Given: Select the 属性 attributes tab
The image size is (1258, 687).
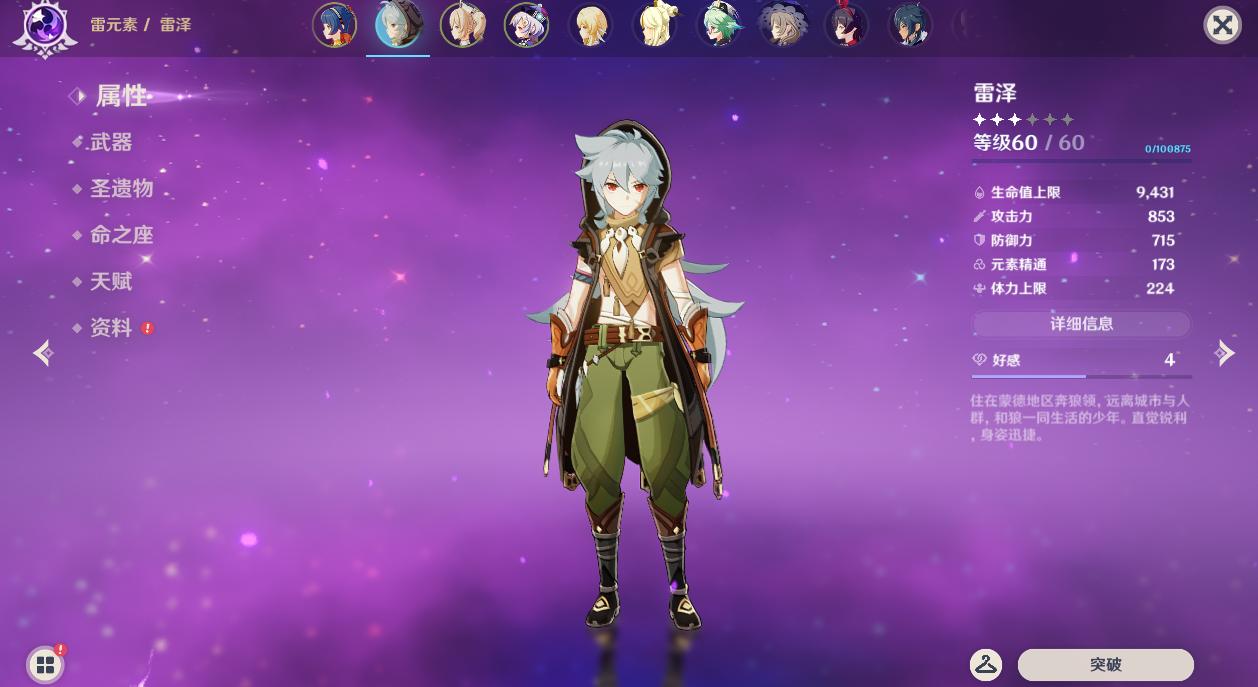Looking at the screenshot, I should coord(121,96).
